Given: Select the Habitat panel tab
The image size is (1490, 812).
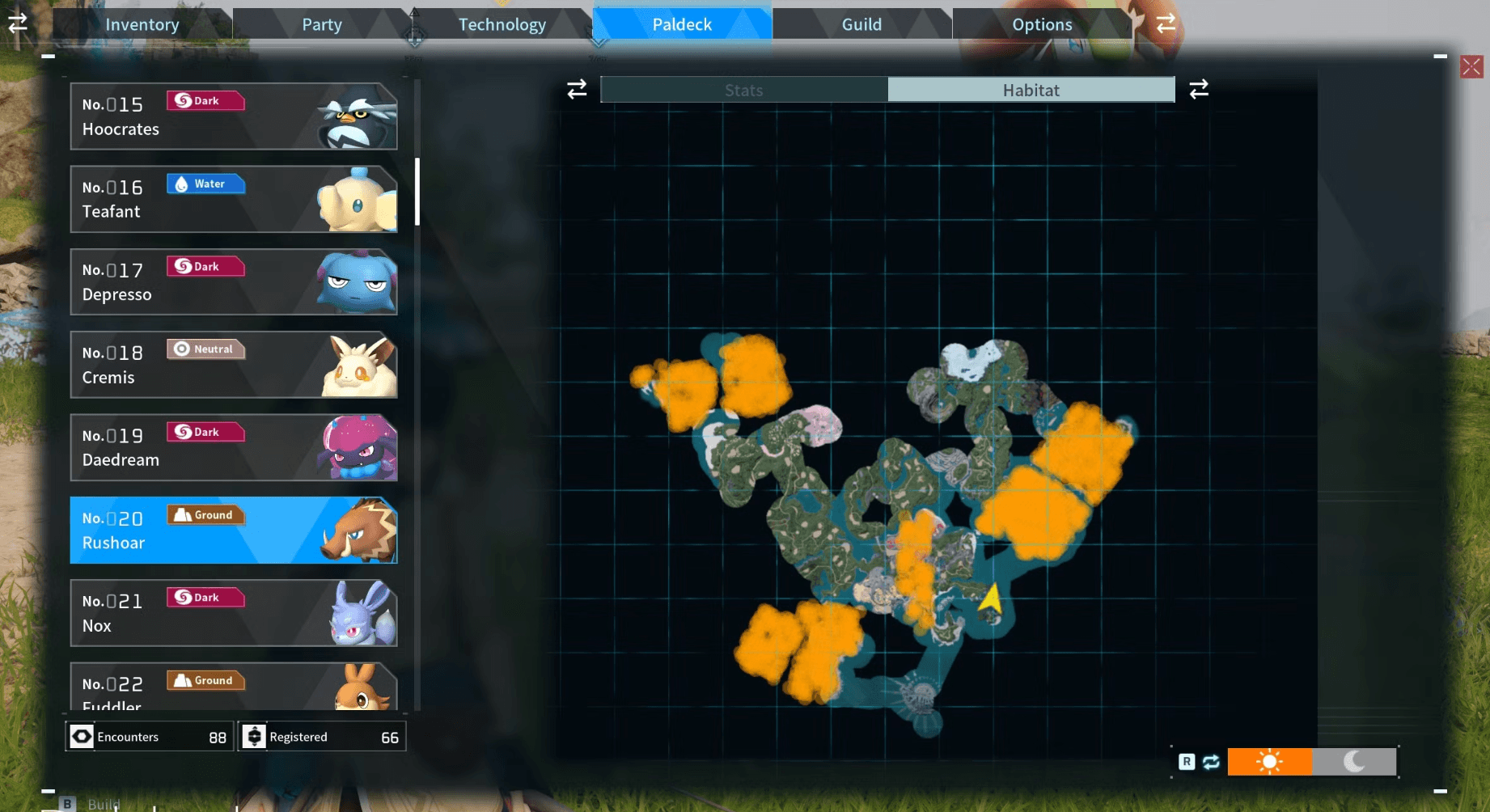Looking at the screenshot, I should (1031, 90).
